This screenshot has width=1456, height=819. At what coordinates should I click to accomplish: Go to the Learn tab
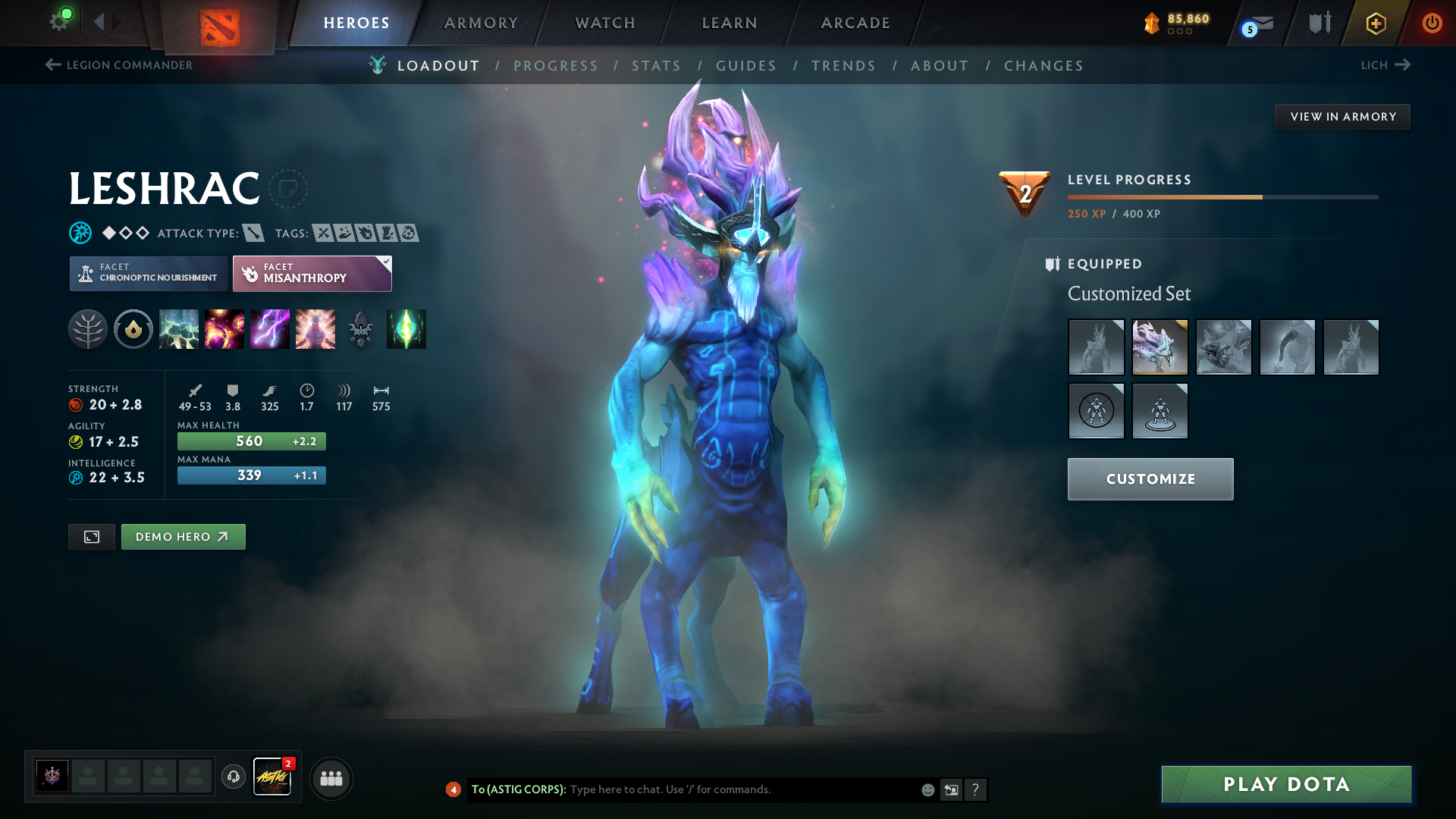click(730, 23)
